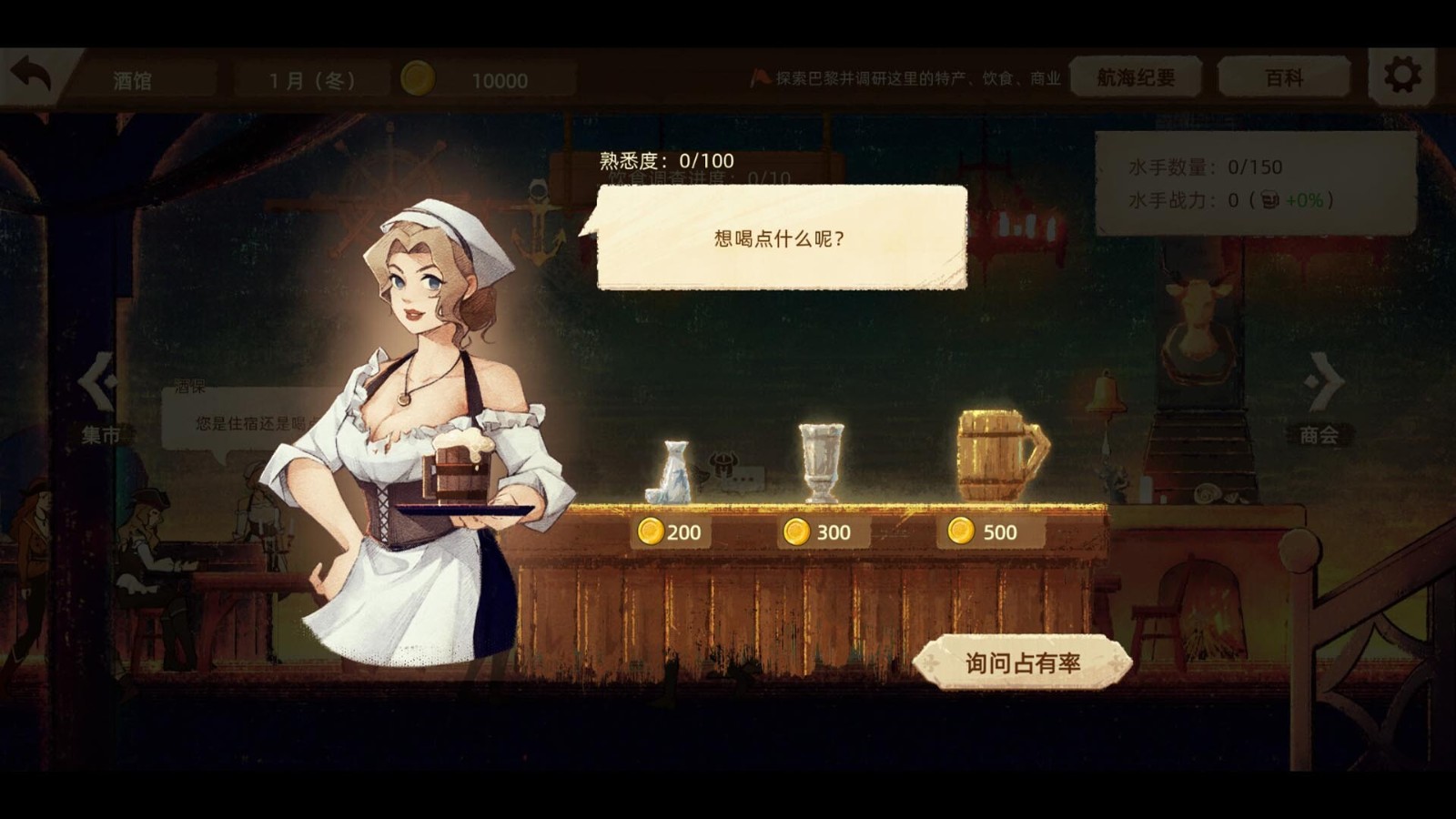
Task: Open the 百科 encyclopedia
Action: 1283,77
